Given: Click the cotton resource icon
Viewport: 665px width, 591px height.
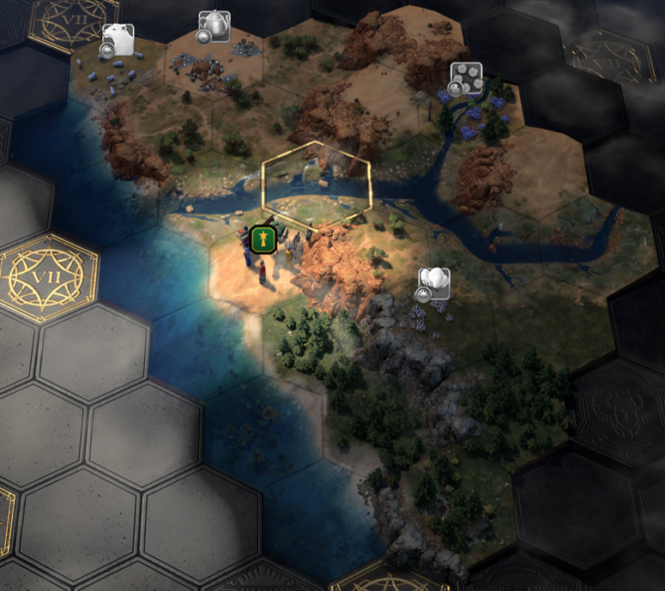Looking at the screenshot, I should 435,281.
